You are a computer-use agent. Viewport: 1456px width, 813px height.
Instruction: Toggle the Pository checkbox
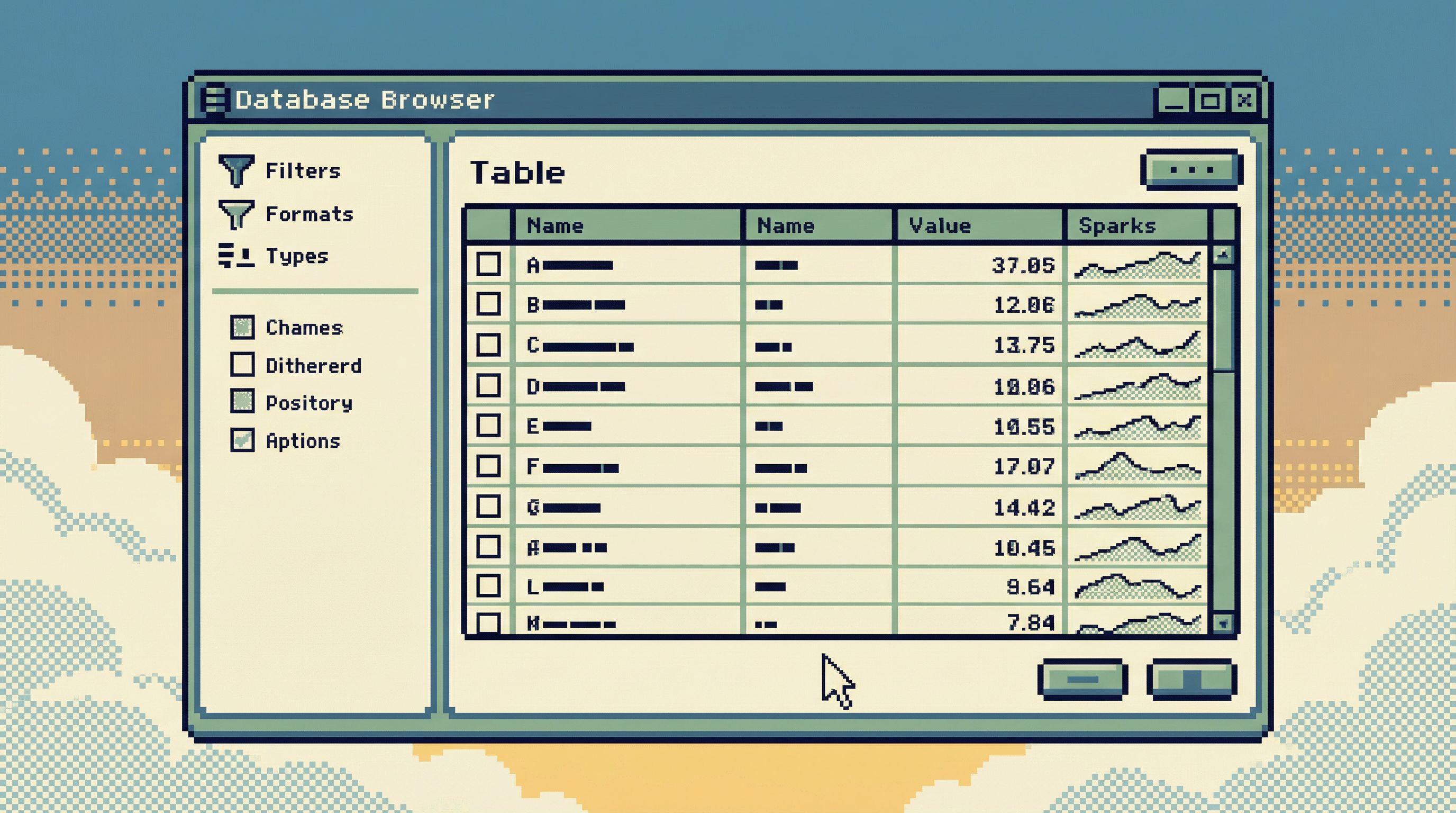242,401
